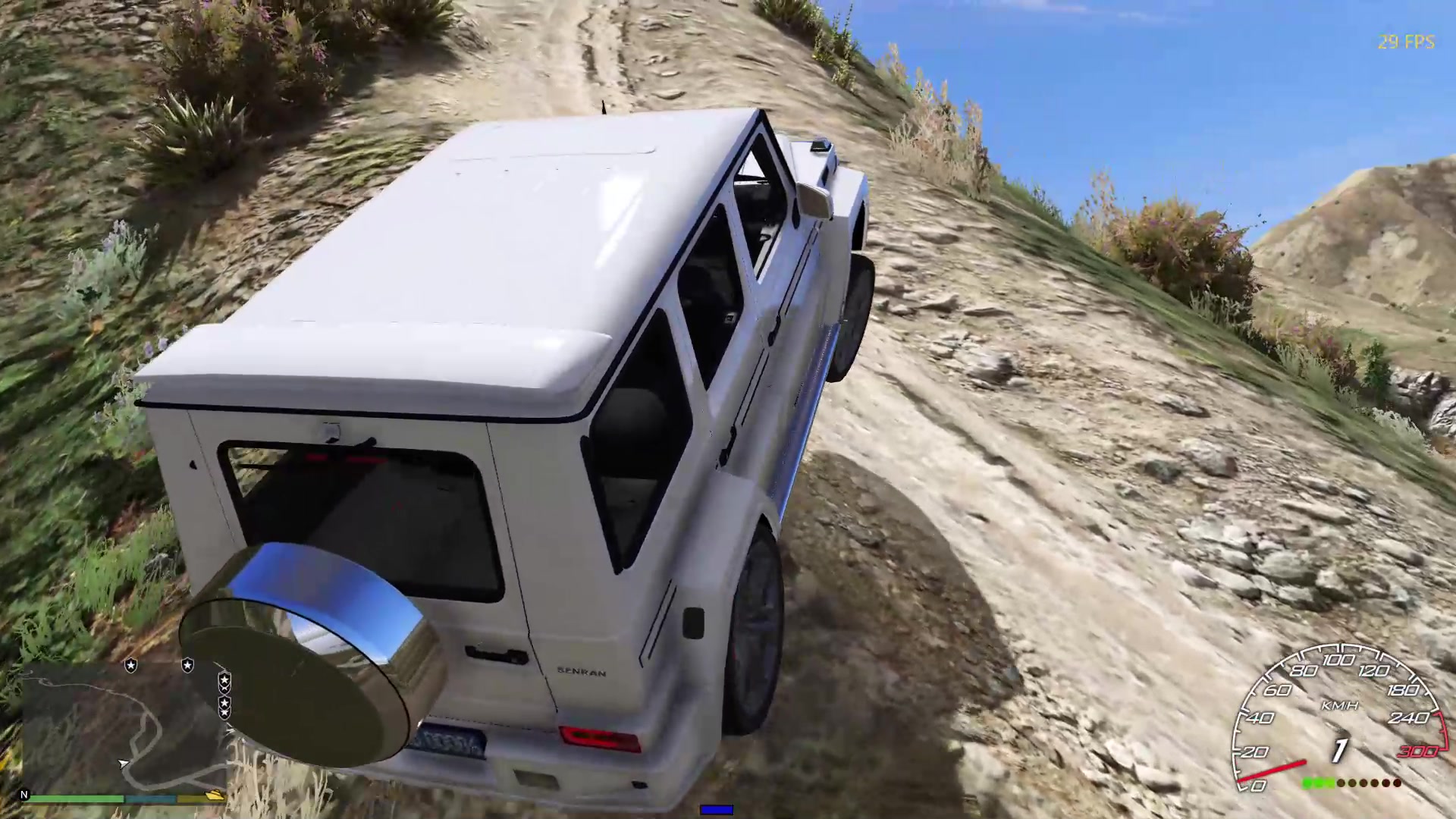The height and width of the screenshot is (819, 1456).
Task: Select the second small star shield icon
Action: pyautogui.click(x=187, y=665)
